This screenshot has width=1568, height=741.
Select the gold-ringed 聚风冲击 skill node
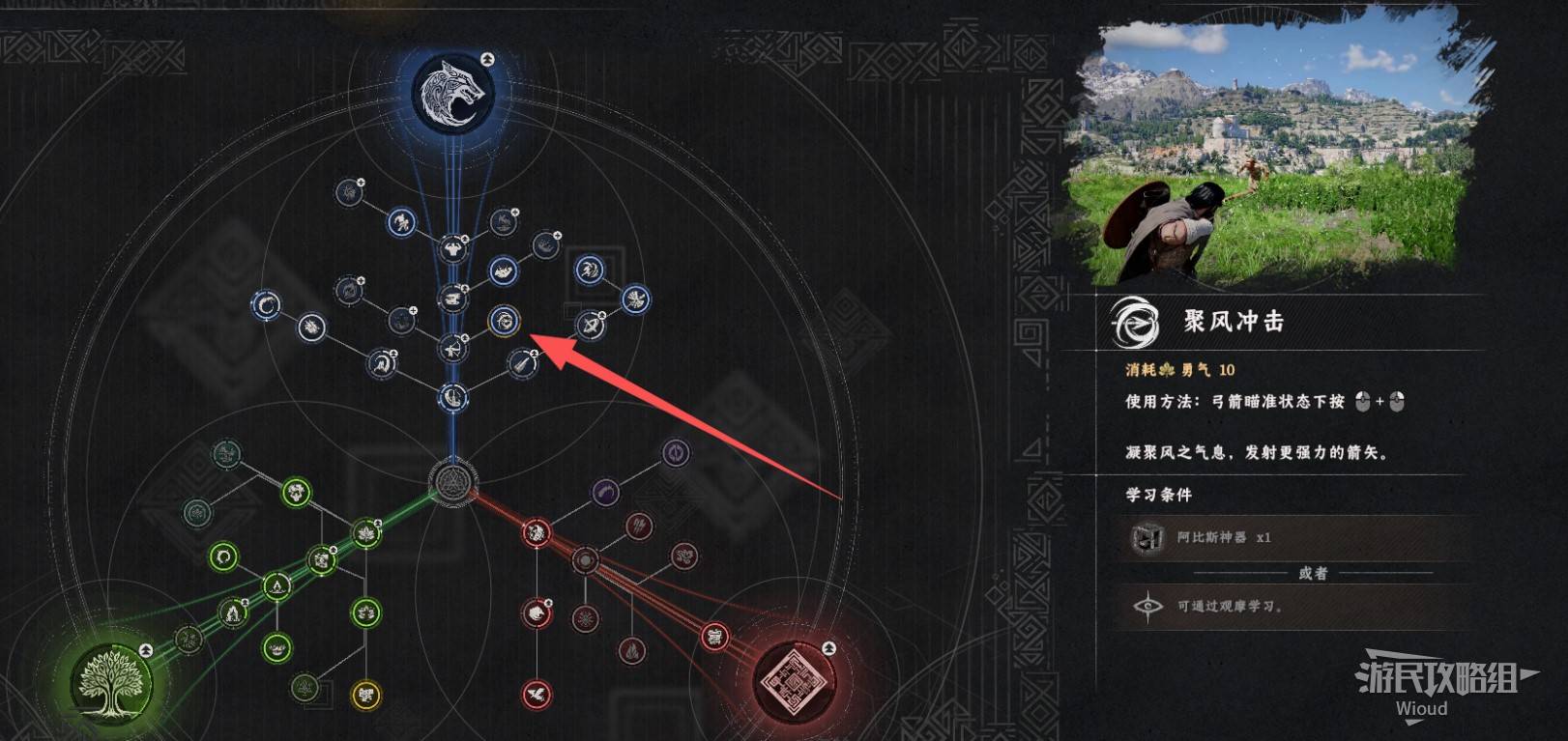(504, 320)
